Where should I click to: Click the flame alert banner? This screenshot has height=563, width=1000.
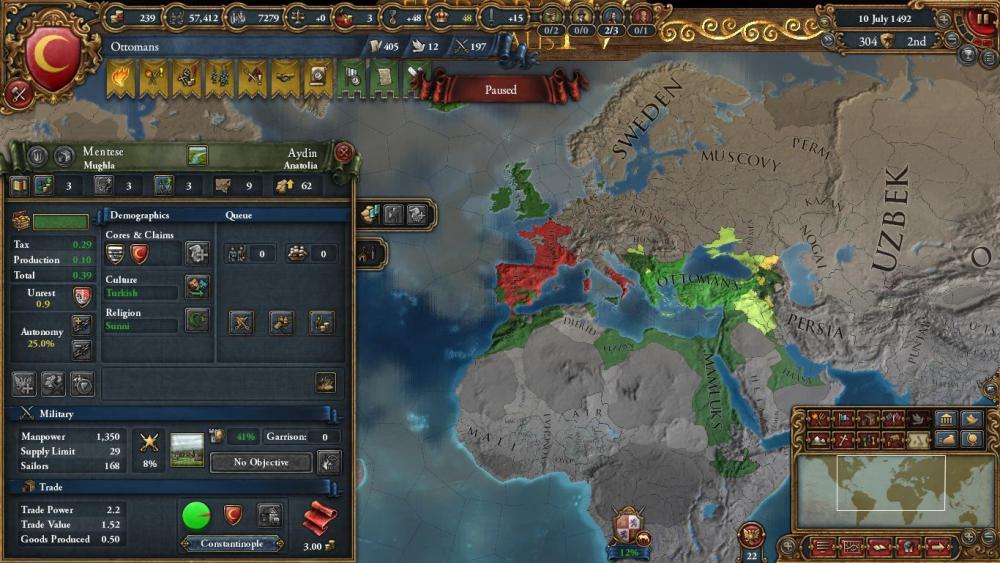click(x=121, y=77)
